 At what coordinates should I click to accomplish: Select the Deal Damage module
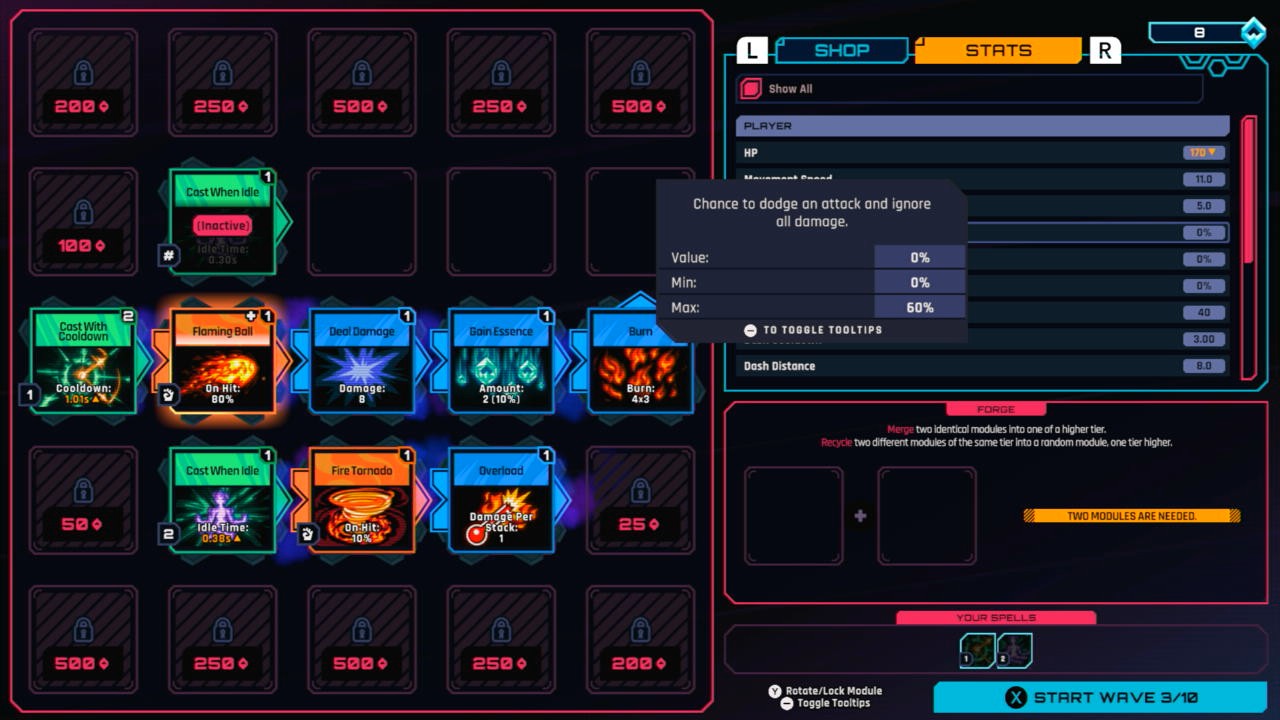[361, 360]
